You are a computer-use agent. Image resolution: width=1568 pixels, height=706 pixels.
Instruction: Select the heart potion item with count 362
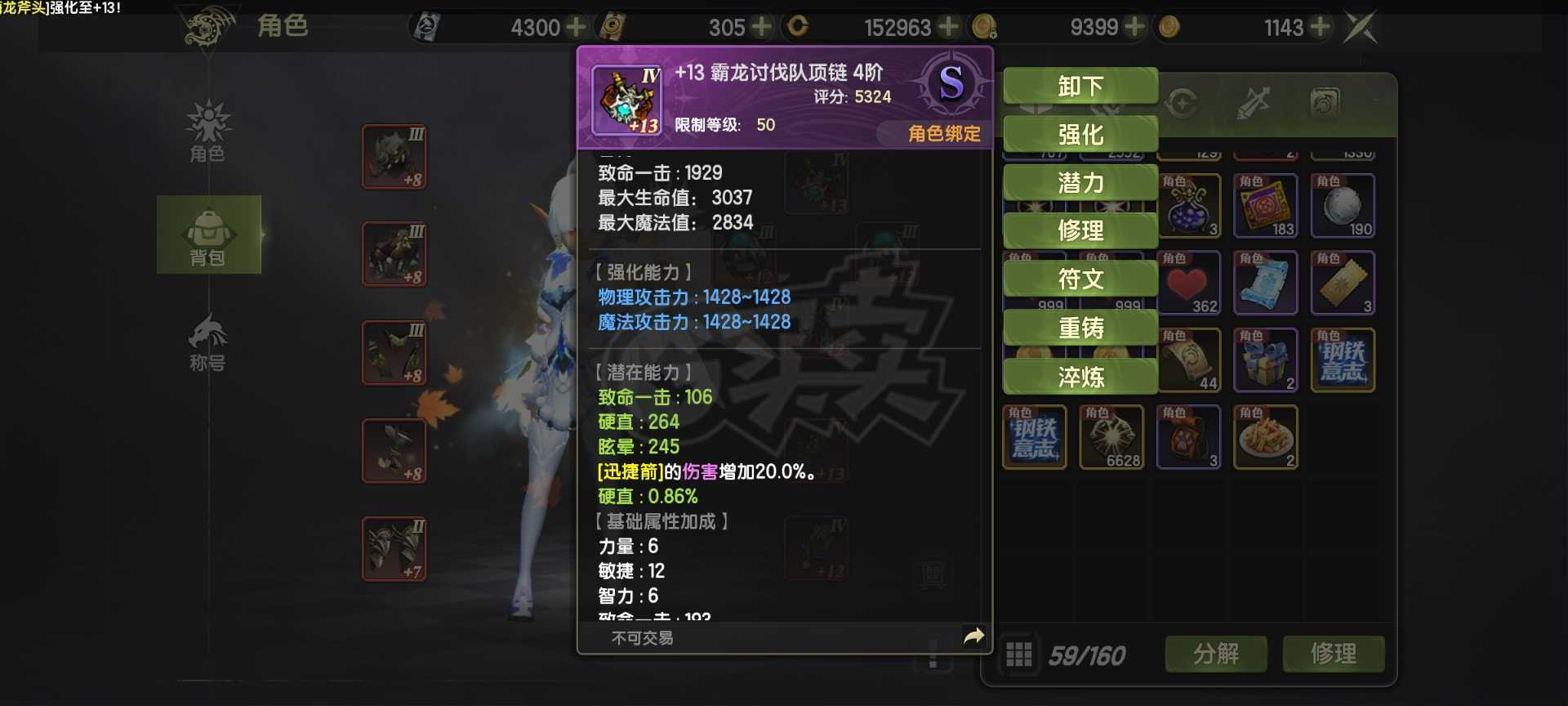click(1188, 282)
